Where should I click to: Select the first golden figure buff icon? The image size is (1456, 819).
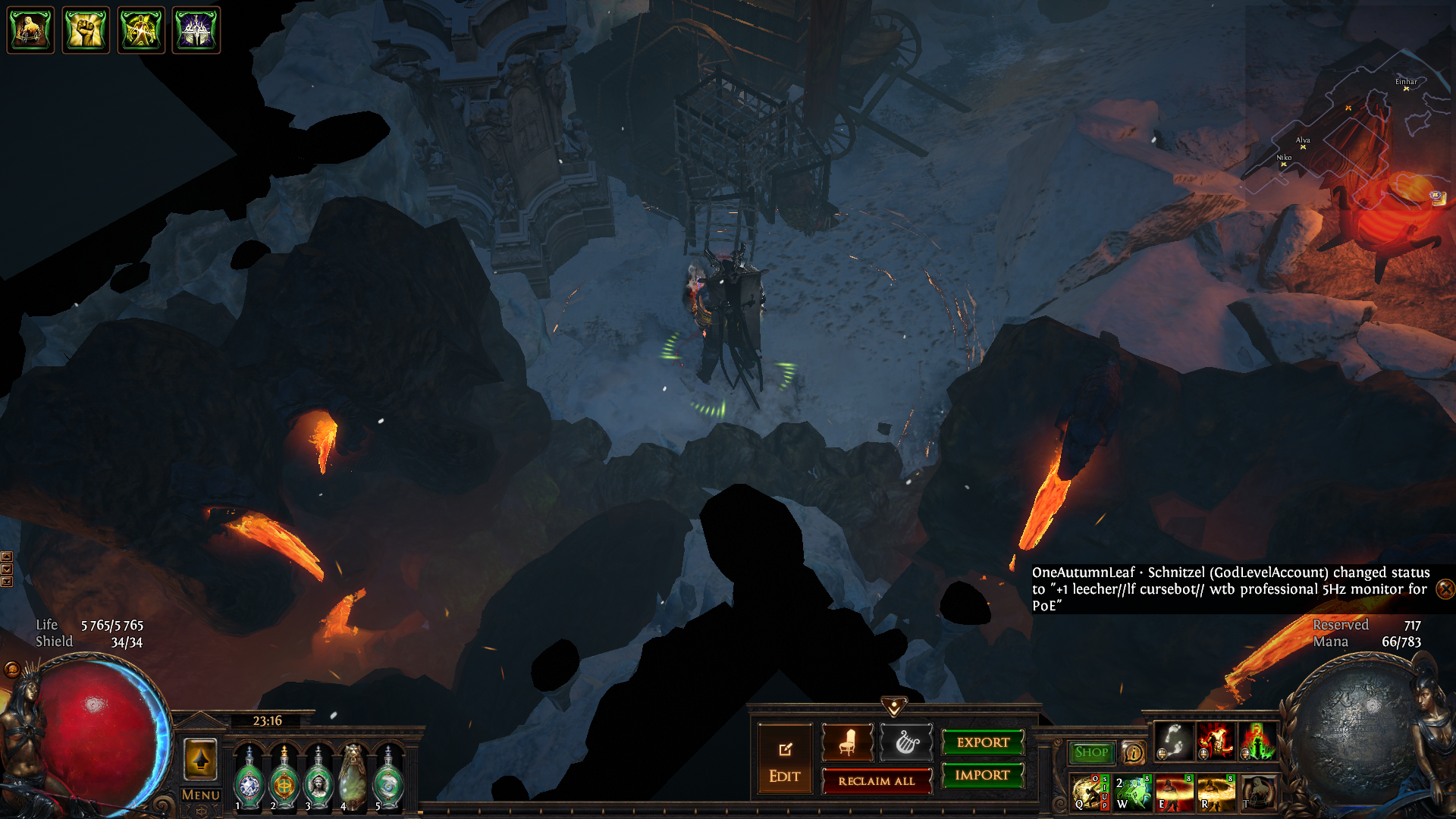coord(30,30)
